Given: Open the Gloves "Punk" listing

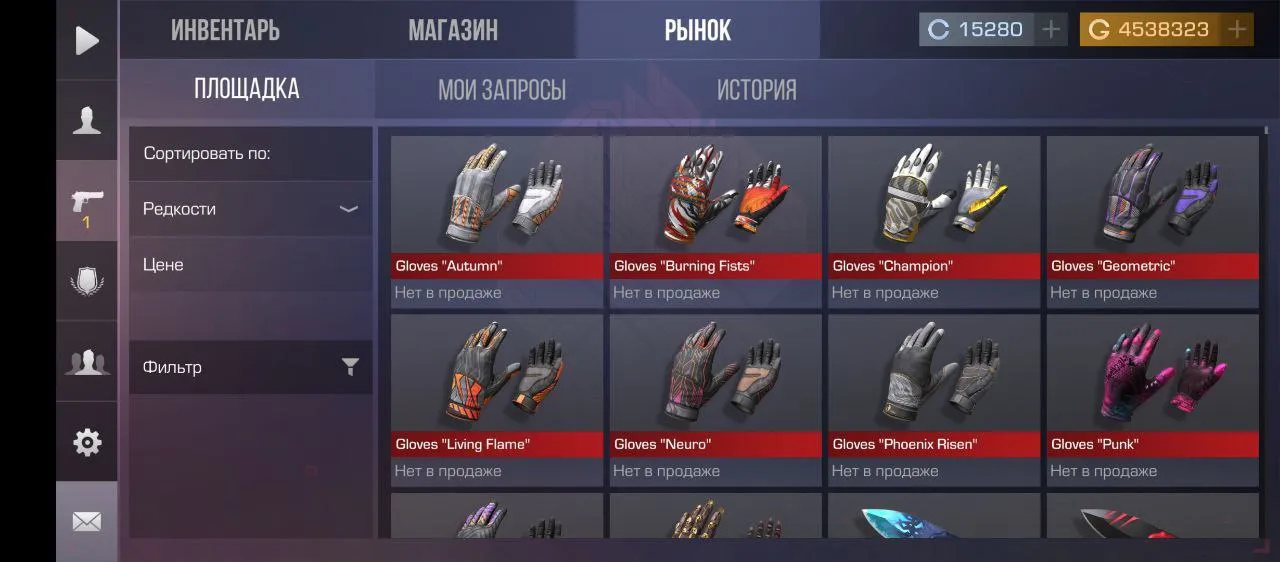Looking at the screenshot, I should 1152,399.
